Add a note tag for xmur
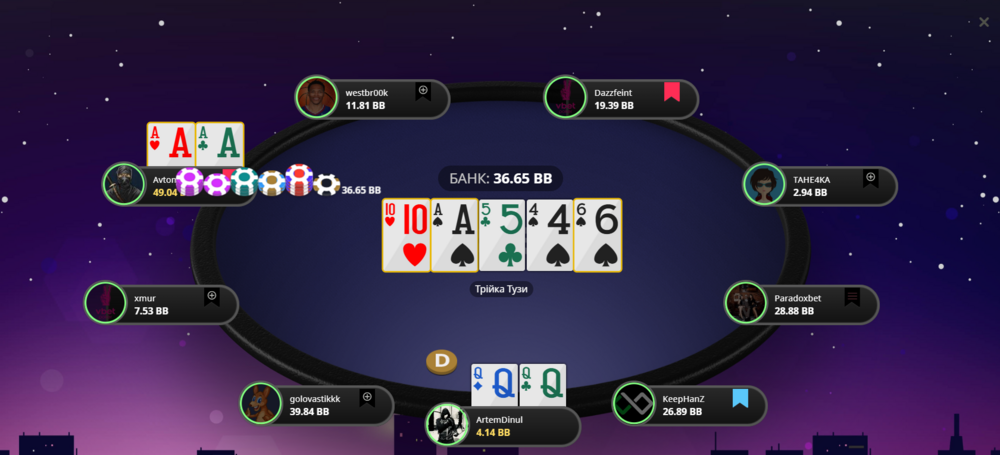The image size is (1000, 455). pos(212,297)
